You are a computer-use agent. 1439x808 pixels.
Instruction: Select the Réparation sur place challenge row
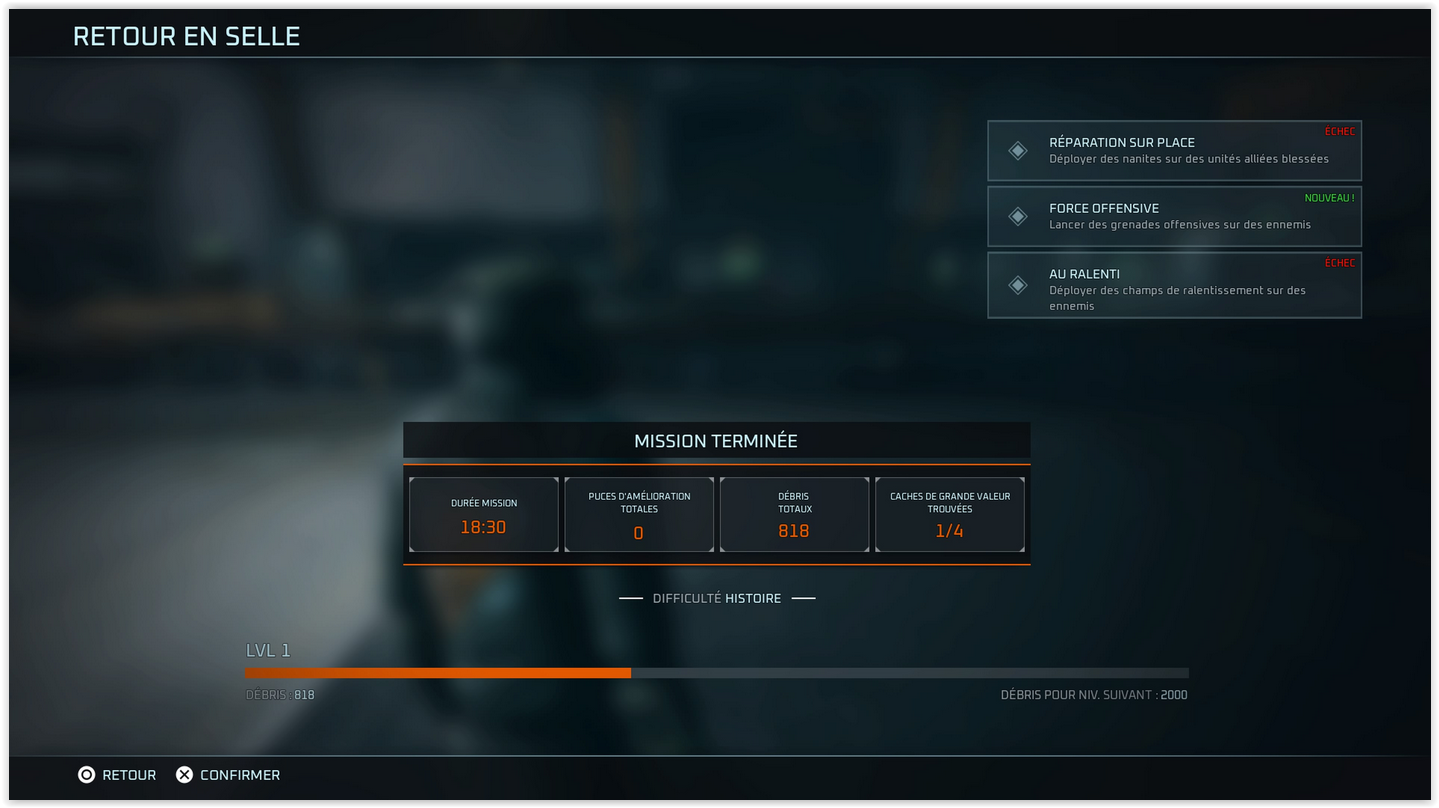[x=1174, y=151]
